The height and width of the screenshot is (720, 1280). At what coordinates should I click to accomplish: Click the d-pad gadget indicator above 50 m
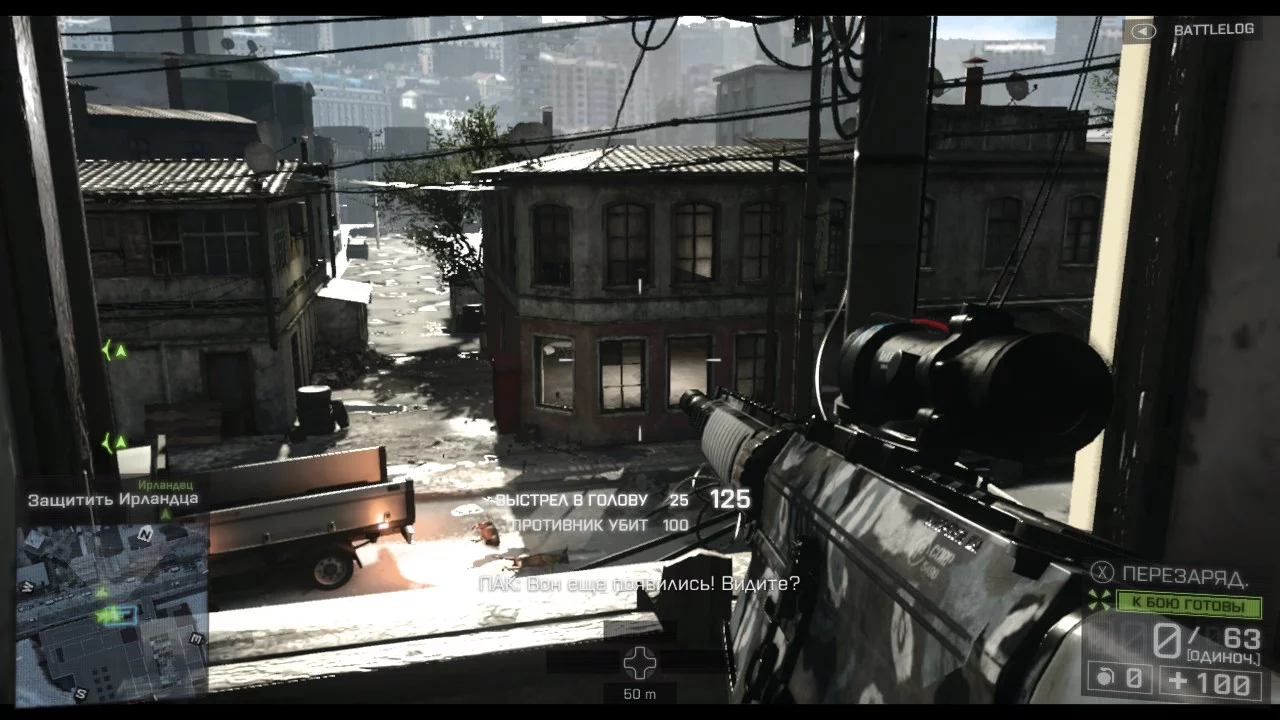coord(640,661)
